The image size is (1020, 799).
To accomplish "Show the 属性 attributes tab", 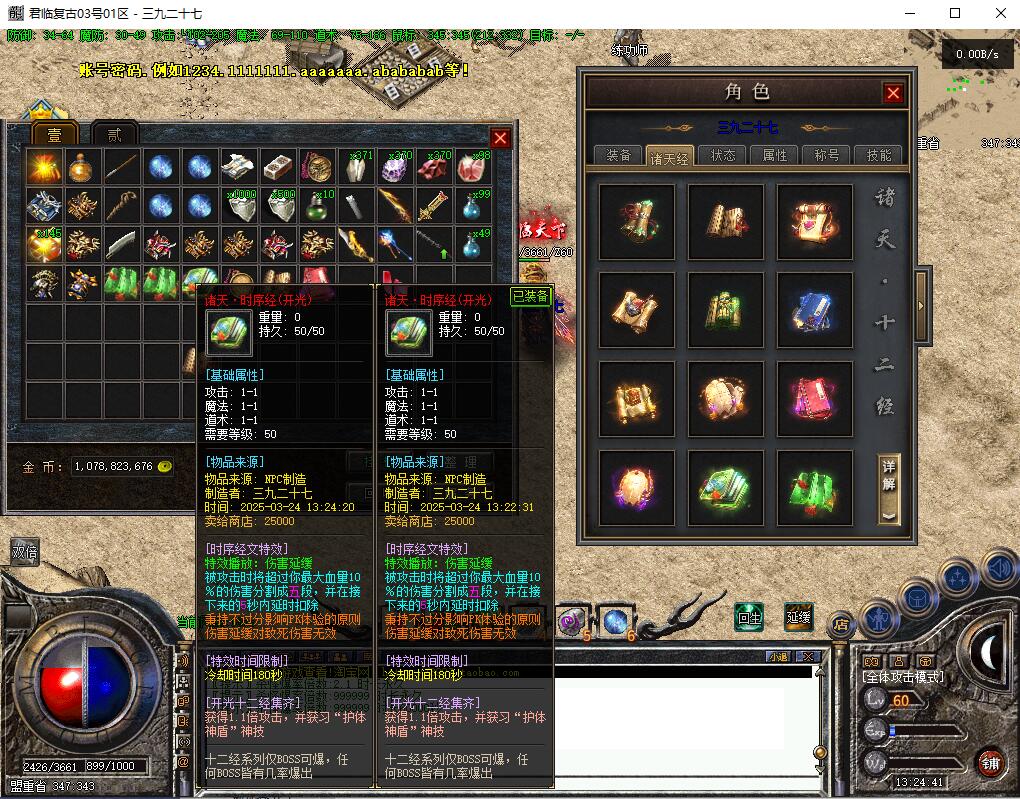I will tap(774, 155).
